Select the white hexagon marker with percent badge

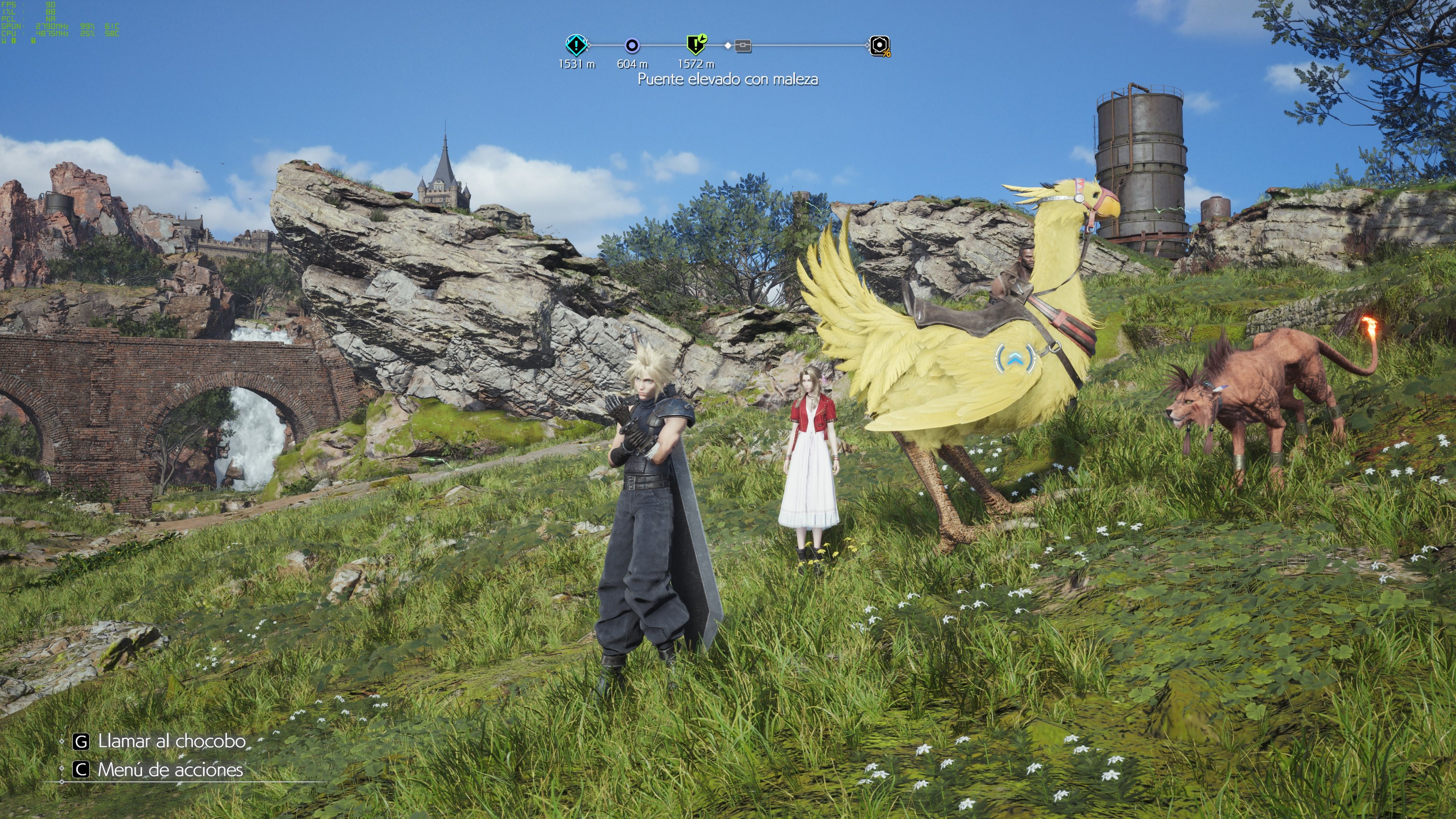[880, 46]
